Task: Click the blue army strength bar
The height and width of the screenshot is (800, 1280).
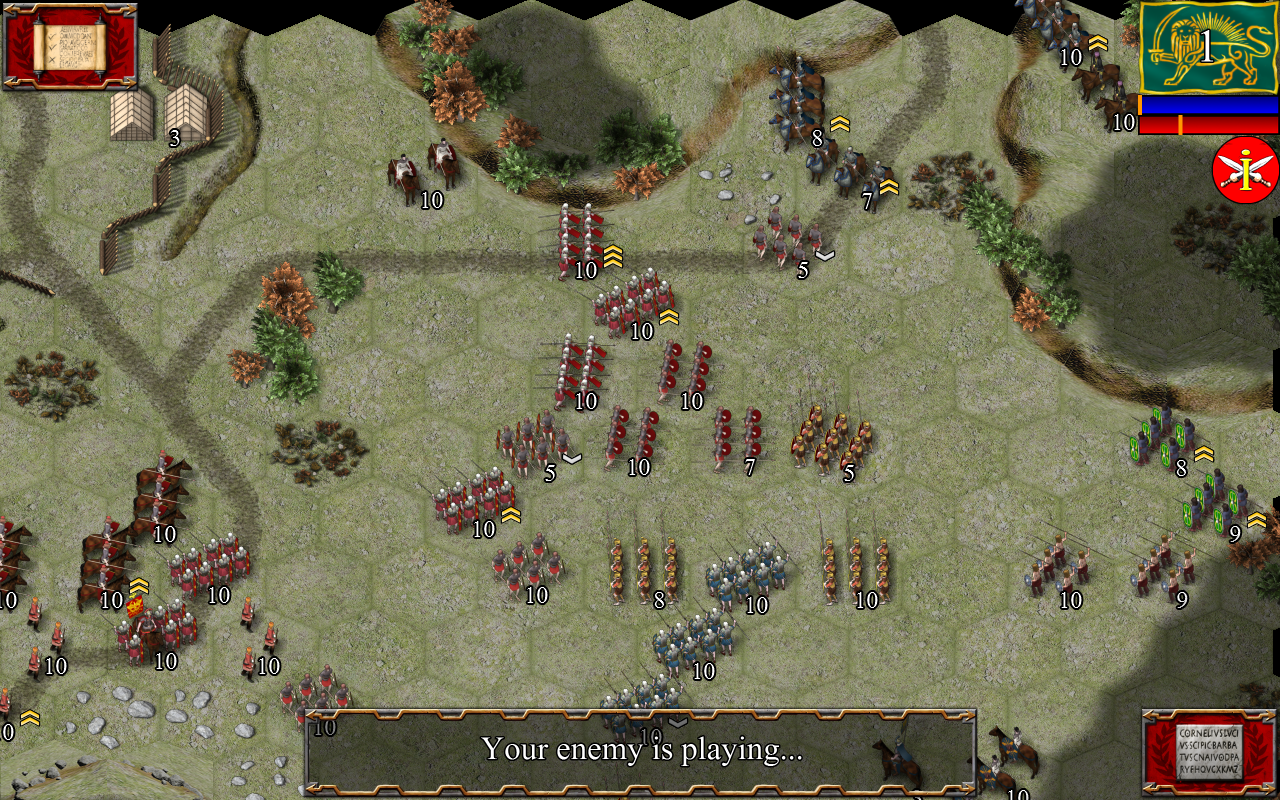Action: pyautogui.click(x=1205, y=103)
